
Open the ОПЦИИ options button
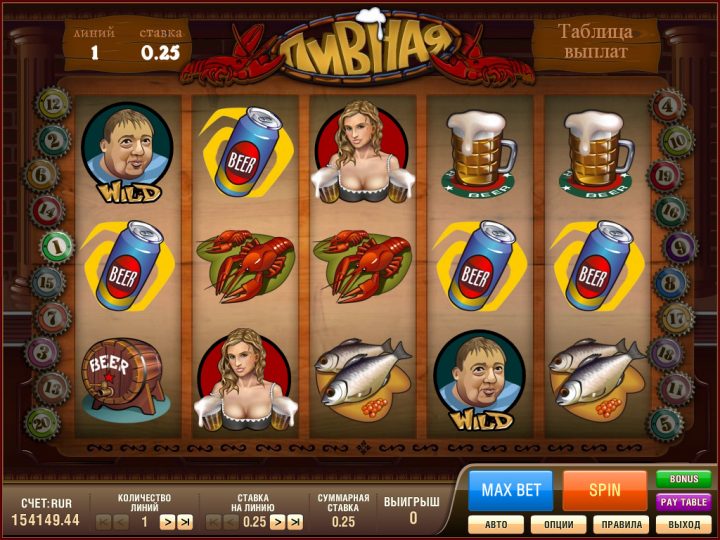pyautogui.click(x=558, y=524)
